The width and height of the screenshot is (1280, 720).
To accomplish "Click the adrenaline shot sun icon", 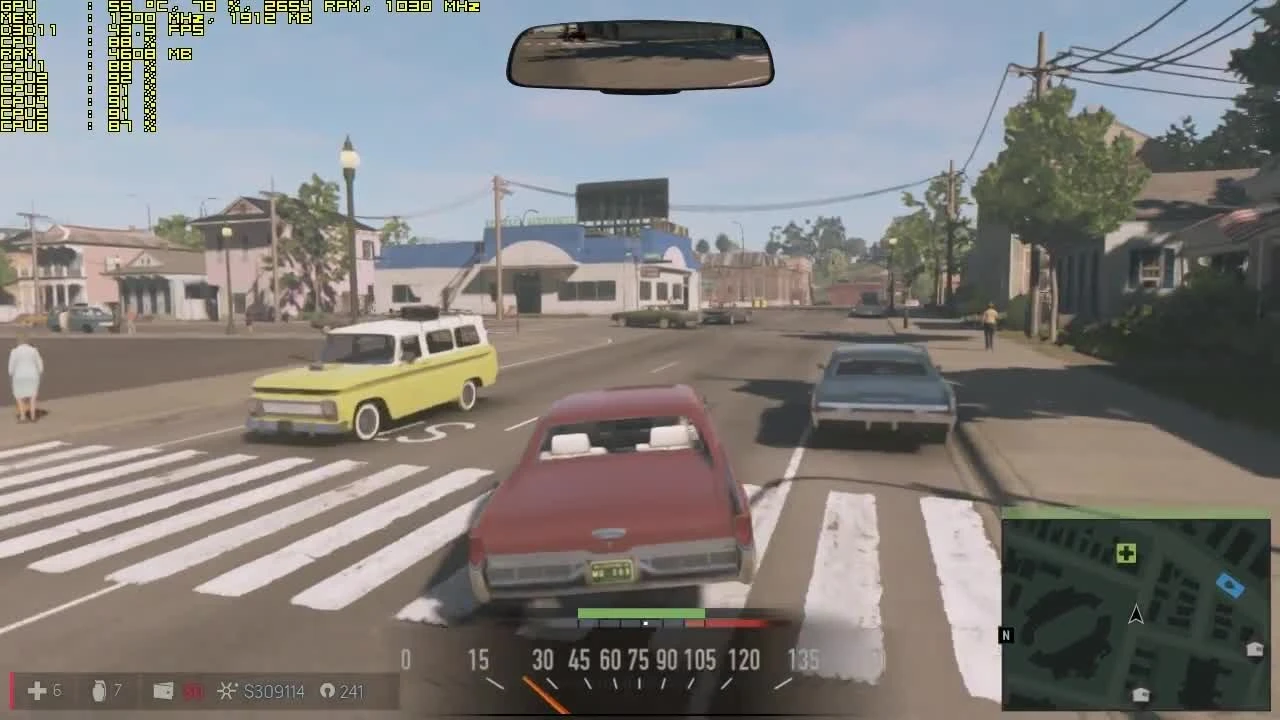I will coord(227,690).
